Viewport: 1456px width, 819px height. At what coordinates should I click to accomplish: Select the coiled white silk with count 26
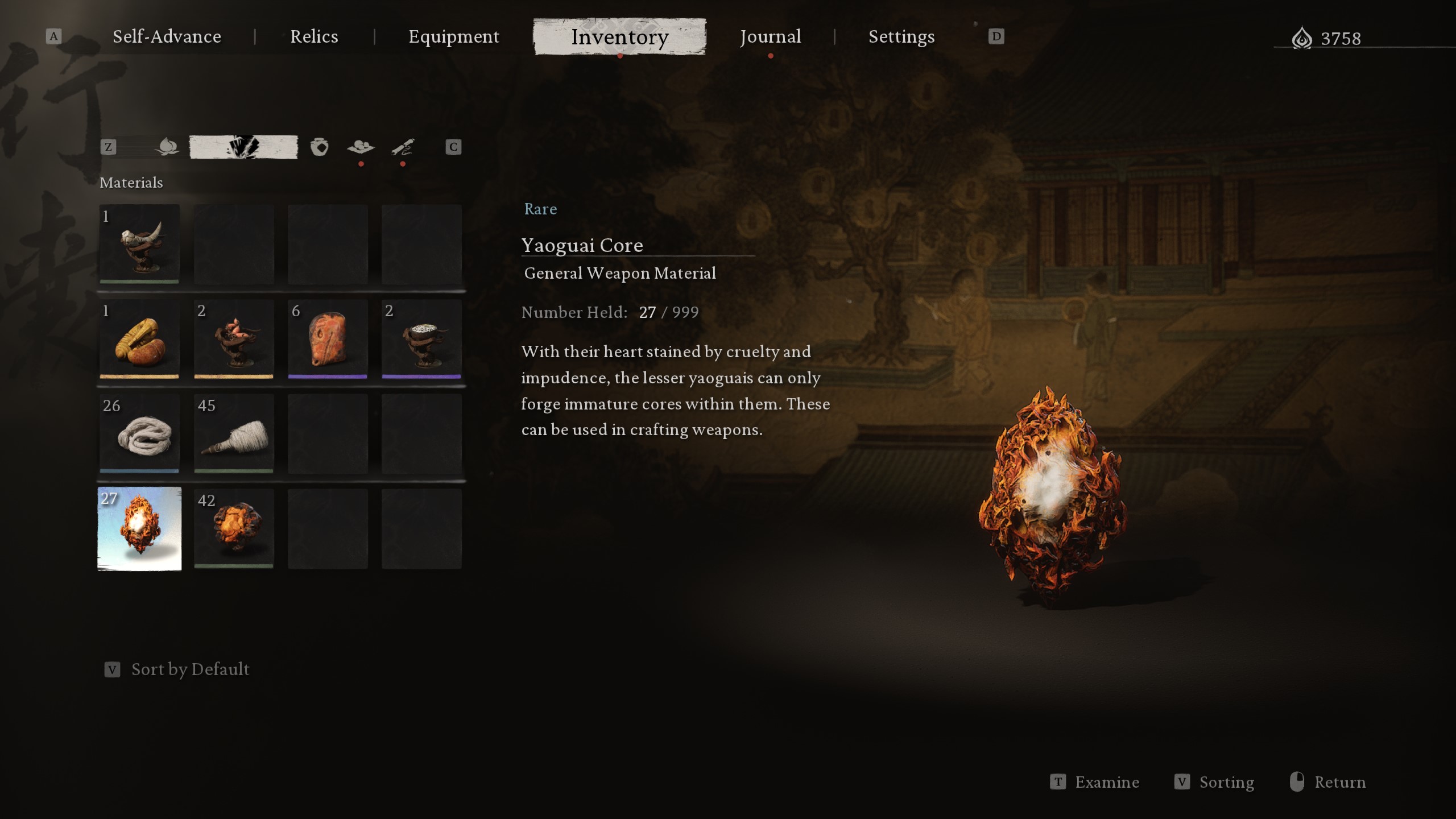pyautogui.click(x=139, y=434)
